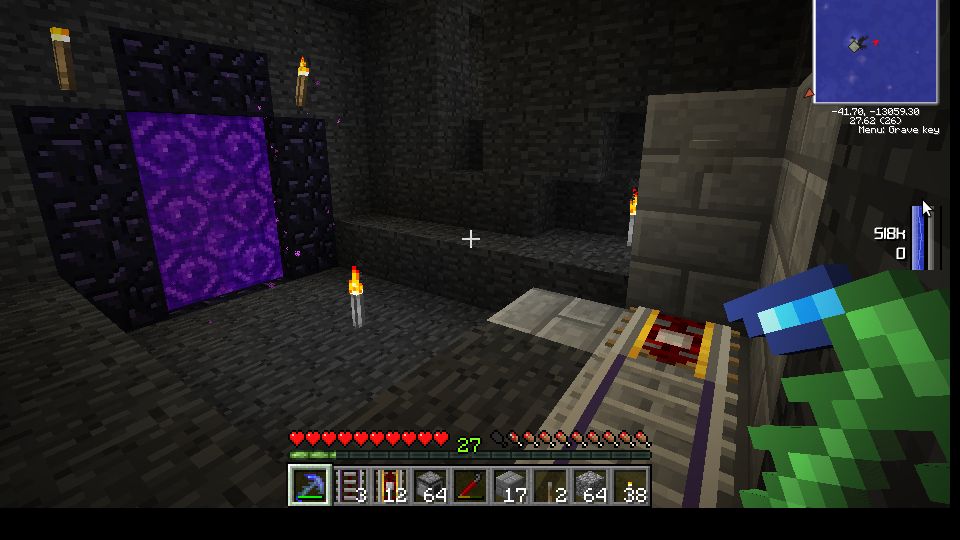The width and height of the screenshot is (960, 540).
Task: Select the 2 sticks hotbar slot
Action: click(x=550, y=486)
